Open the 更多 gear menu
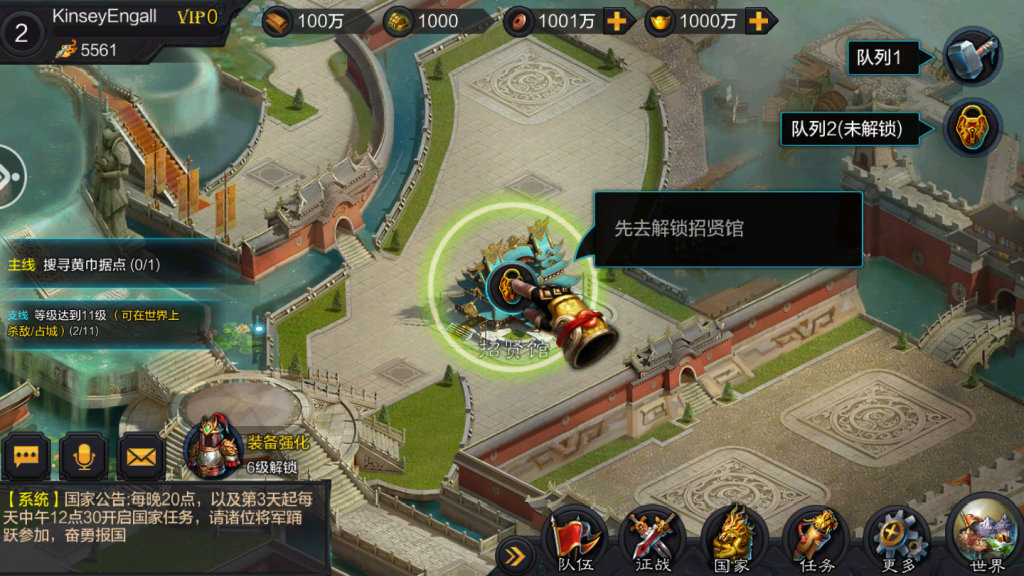This screenshot has height=576, width=1024. click(x=897, y=541)
